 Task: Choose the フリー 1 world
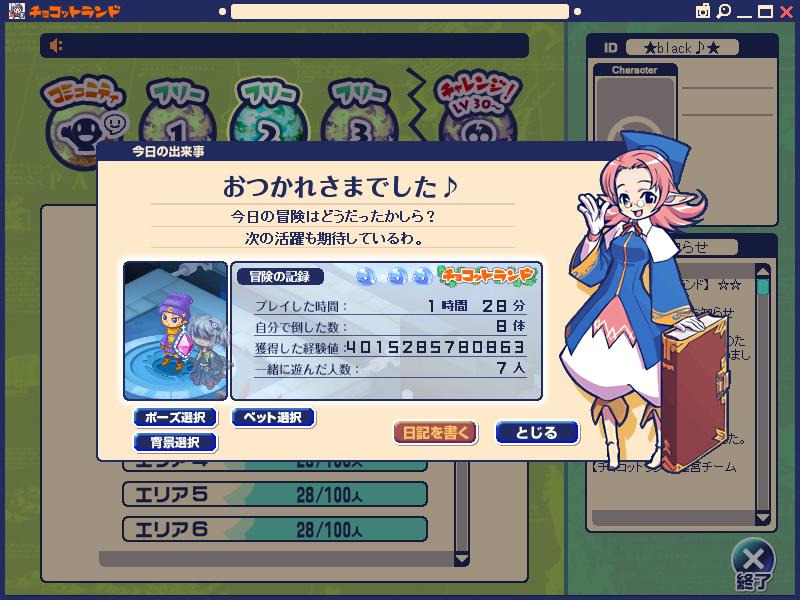[x=179, y=115]
